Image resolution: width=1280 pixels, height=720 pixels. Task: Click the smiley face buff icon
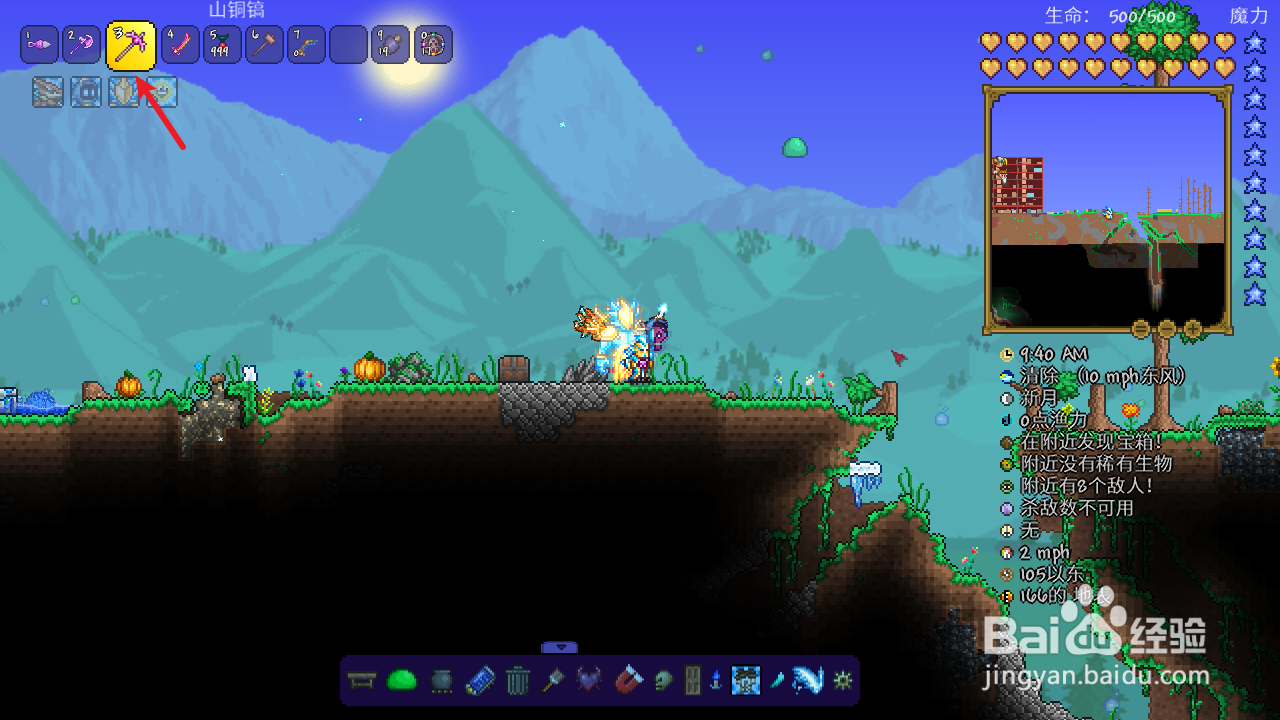[162, 92]
